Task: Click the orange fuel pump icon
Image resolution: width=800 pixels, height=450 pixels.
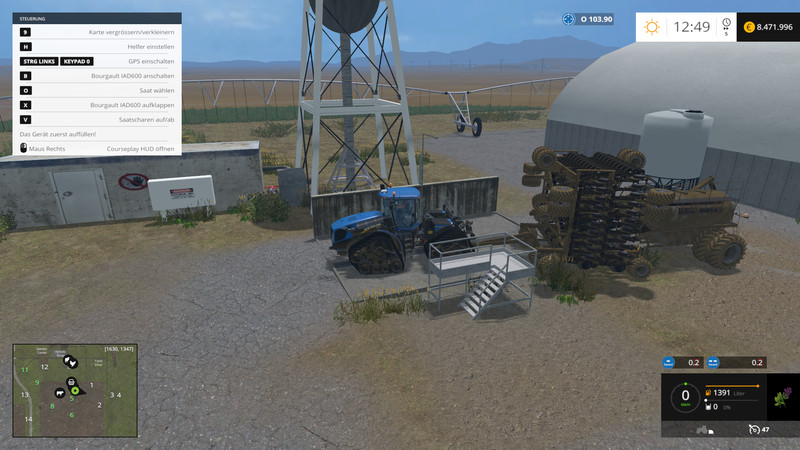Action: [710, 390]
